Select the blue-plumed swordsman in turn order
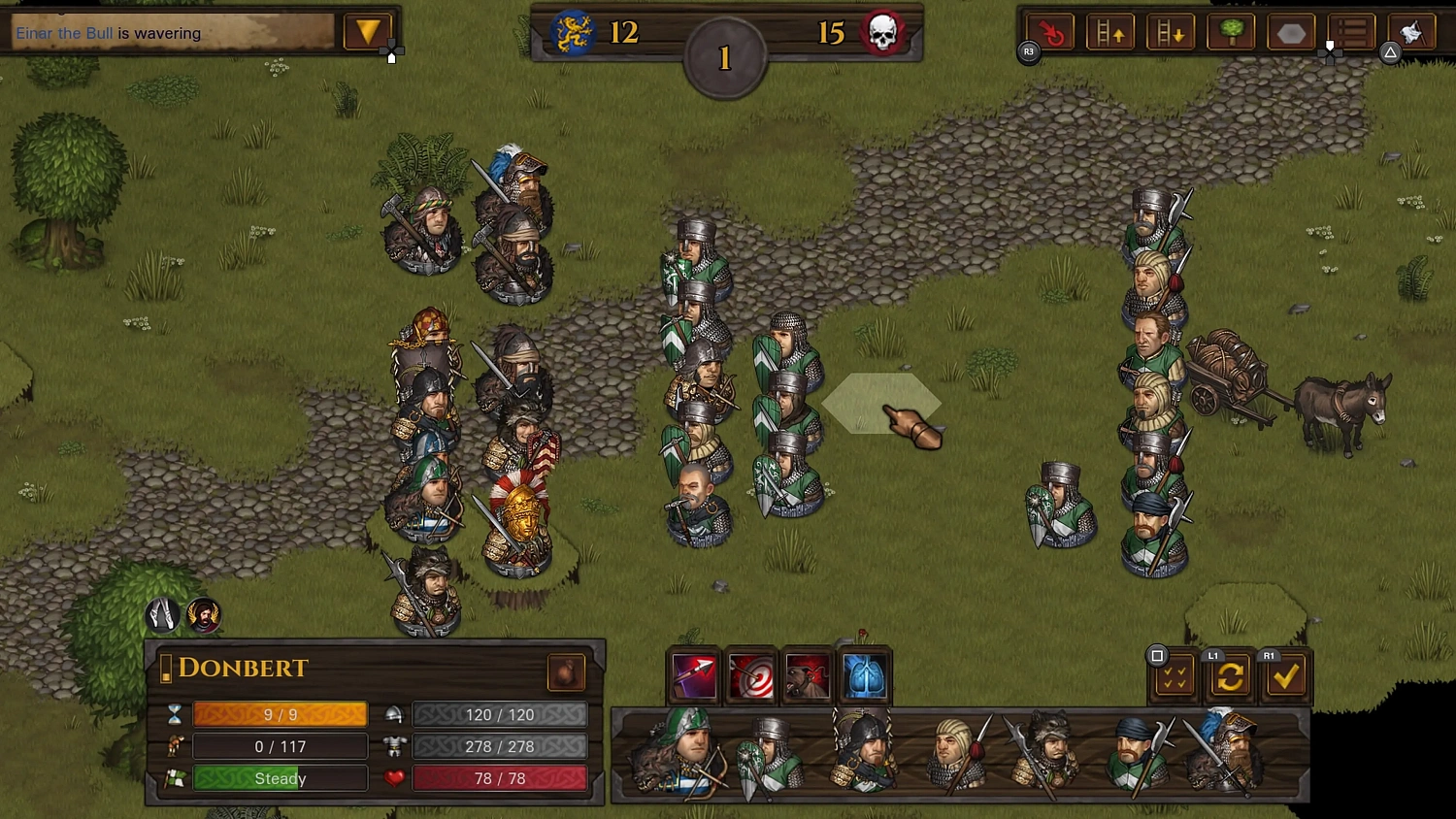 (x=1225, y=751)
